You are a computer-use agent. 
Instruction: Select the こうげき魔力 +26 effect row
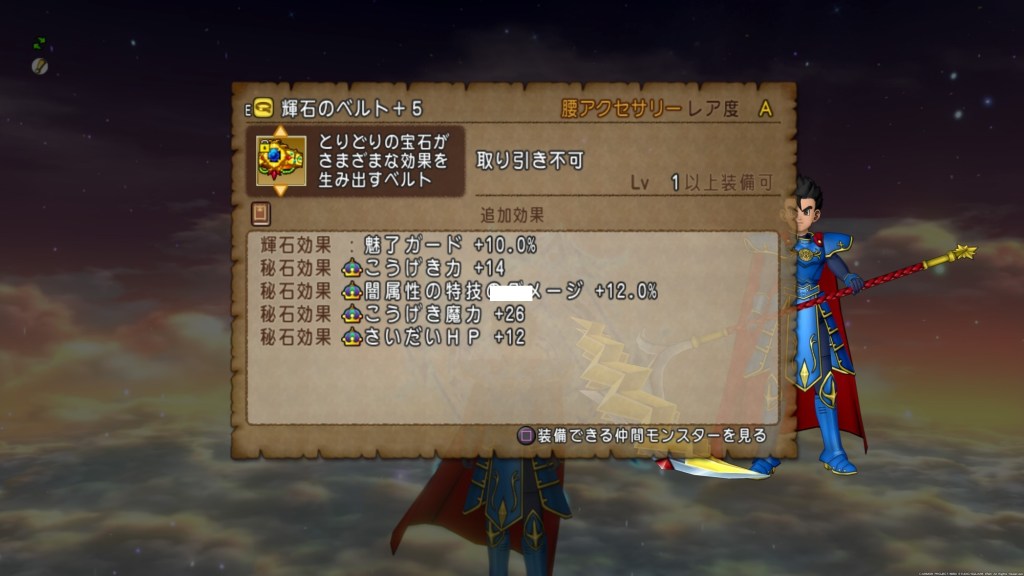coord(392,315)
